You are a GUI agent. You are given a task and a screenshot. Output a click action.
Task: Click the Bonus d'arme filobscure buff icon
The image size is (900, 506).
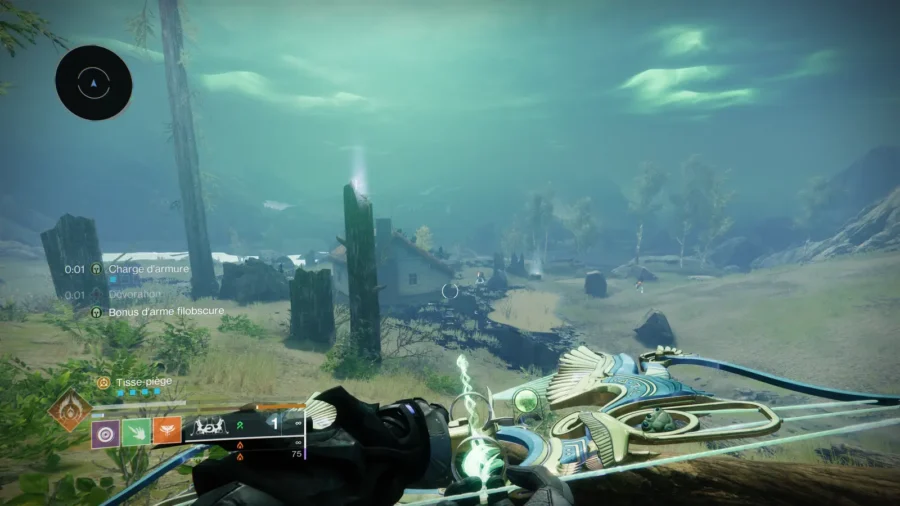[97, 312]
